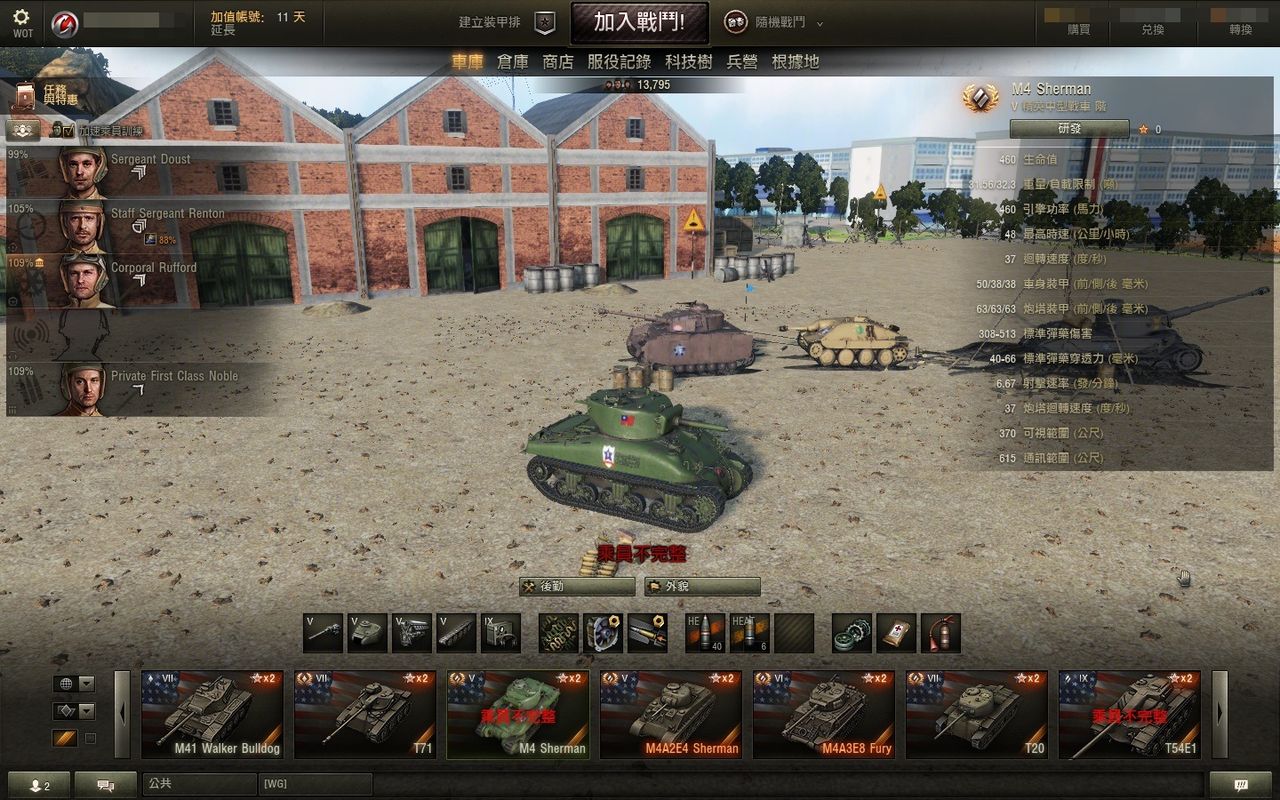Select the HE shell icon in ammo slots
This screenshot has width=1280, height=800.
pyautogui.click(x=707, y=632)
